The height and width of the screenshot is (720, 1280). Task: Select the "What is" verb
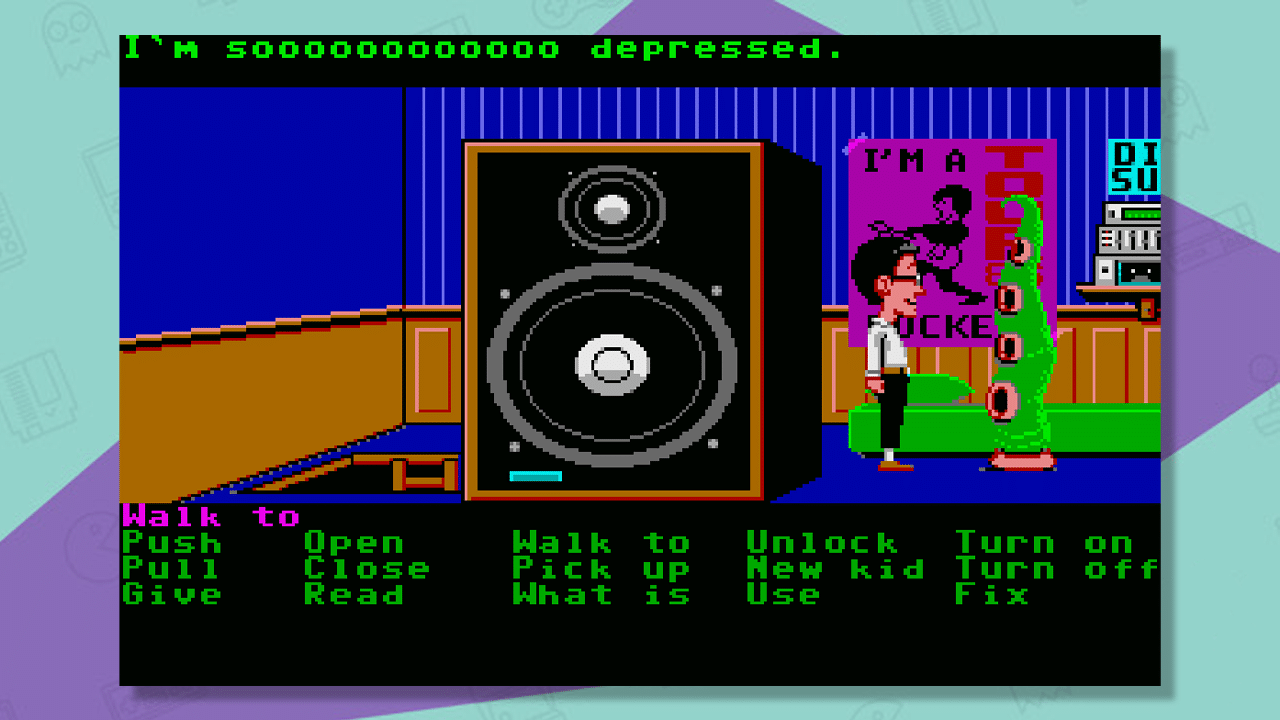pos(600,595)
